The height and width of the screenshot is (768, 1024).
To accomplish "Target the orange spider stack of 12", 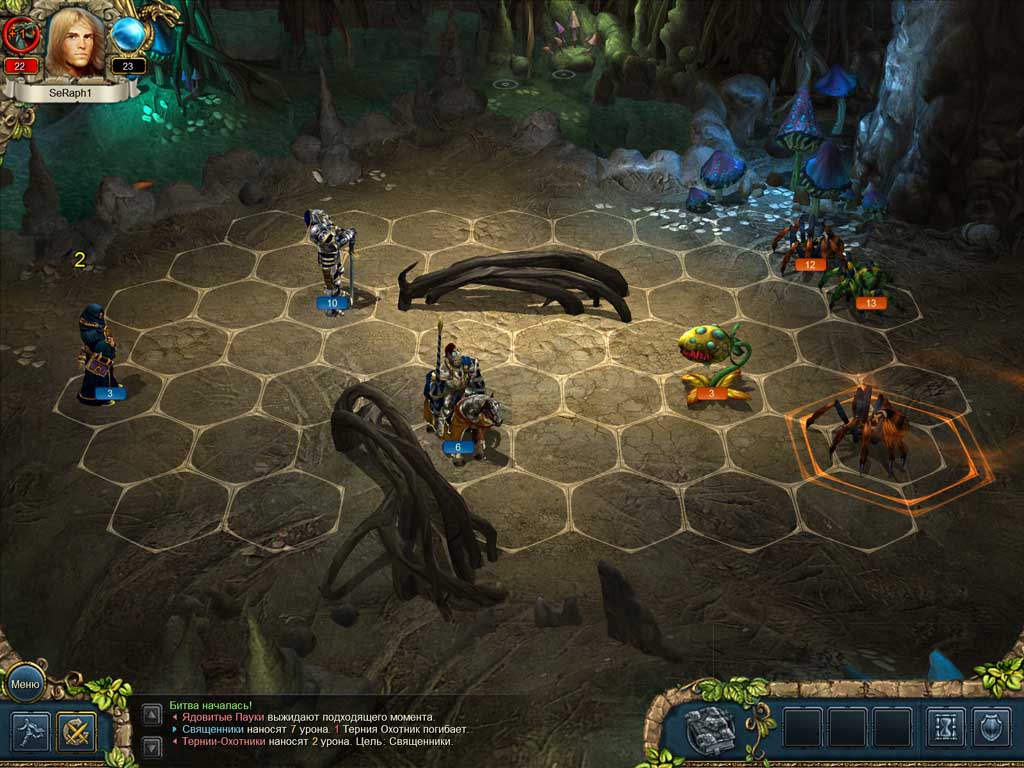I will click(x=807, y=245).
